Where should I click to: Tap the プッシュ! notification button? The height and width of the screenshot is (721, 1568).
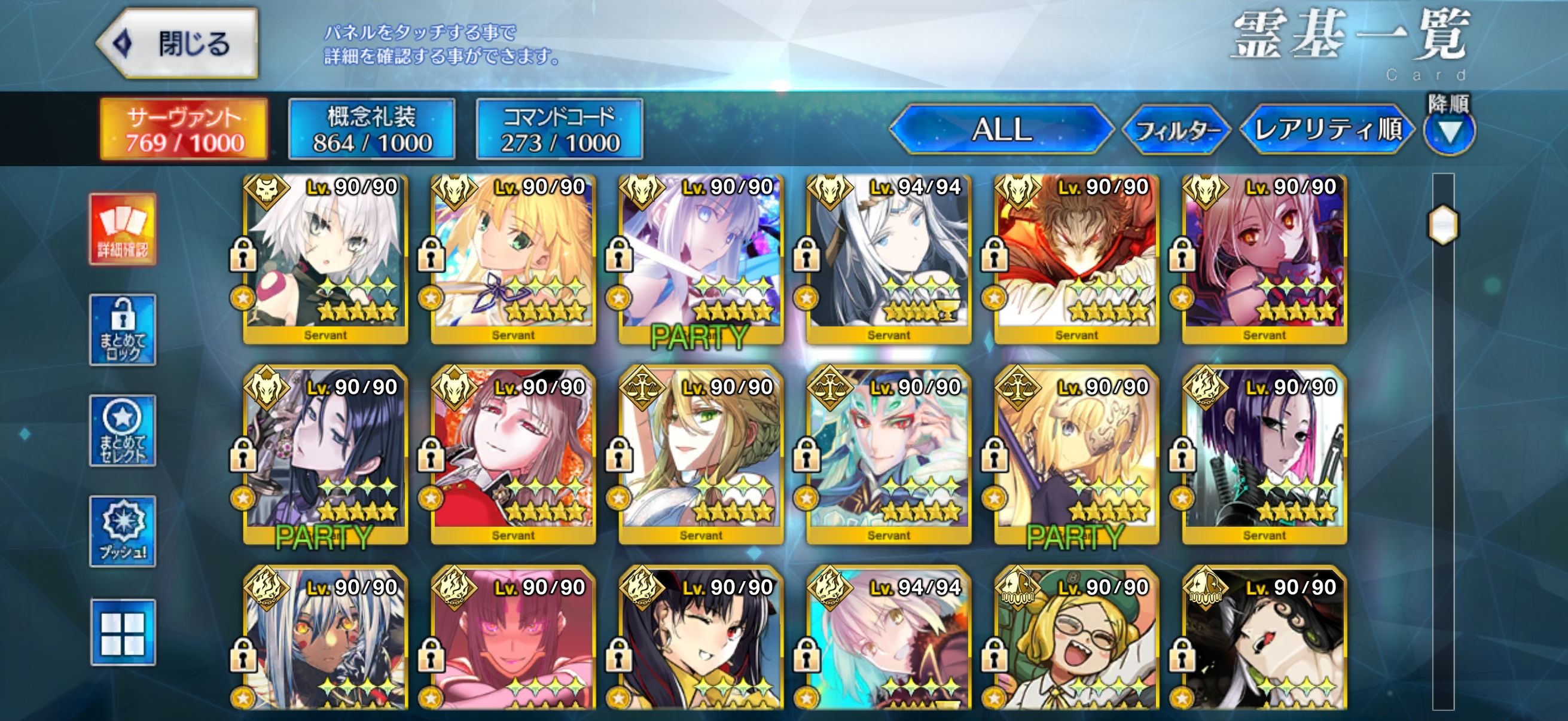[123, 531]
